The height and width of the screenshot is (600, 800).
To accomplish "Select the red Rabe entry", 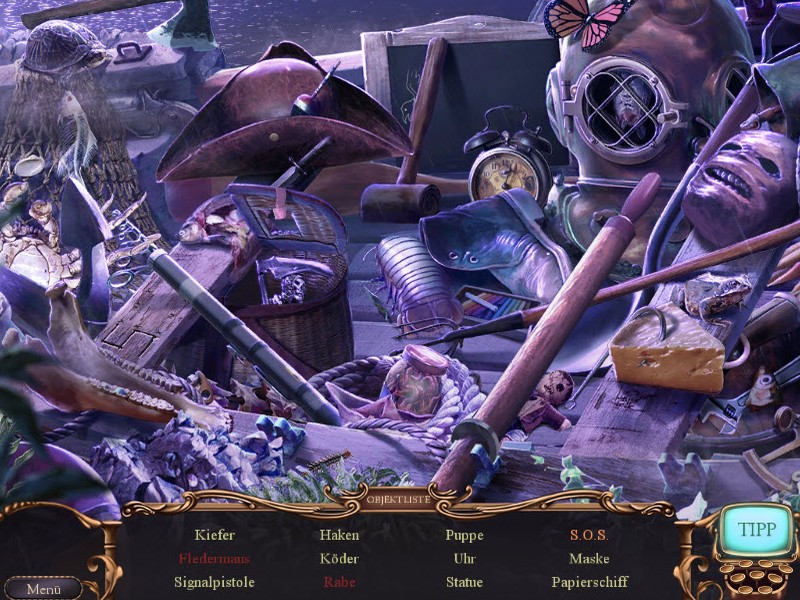I will coord(340,582).
